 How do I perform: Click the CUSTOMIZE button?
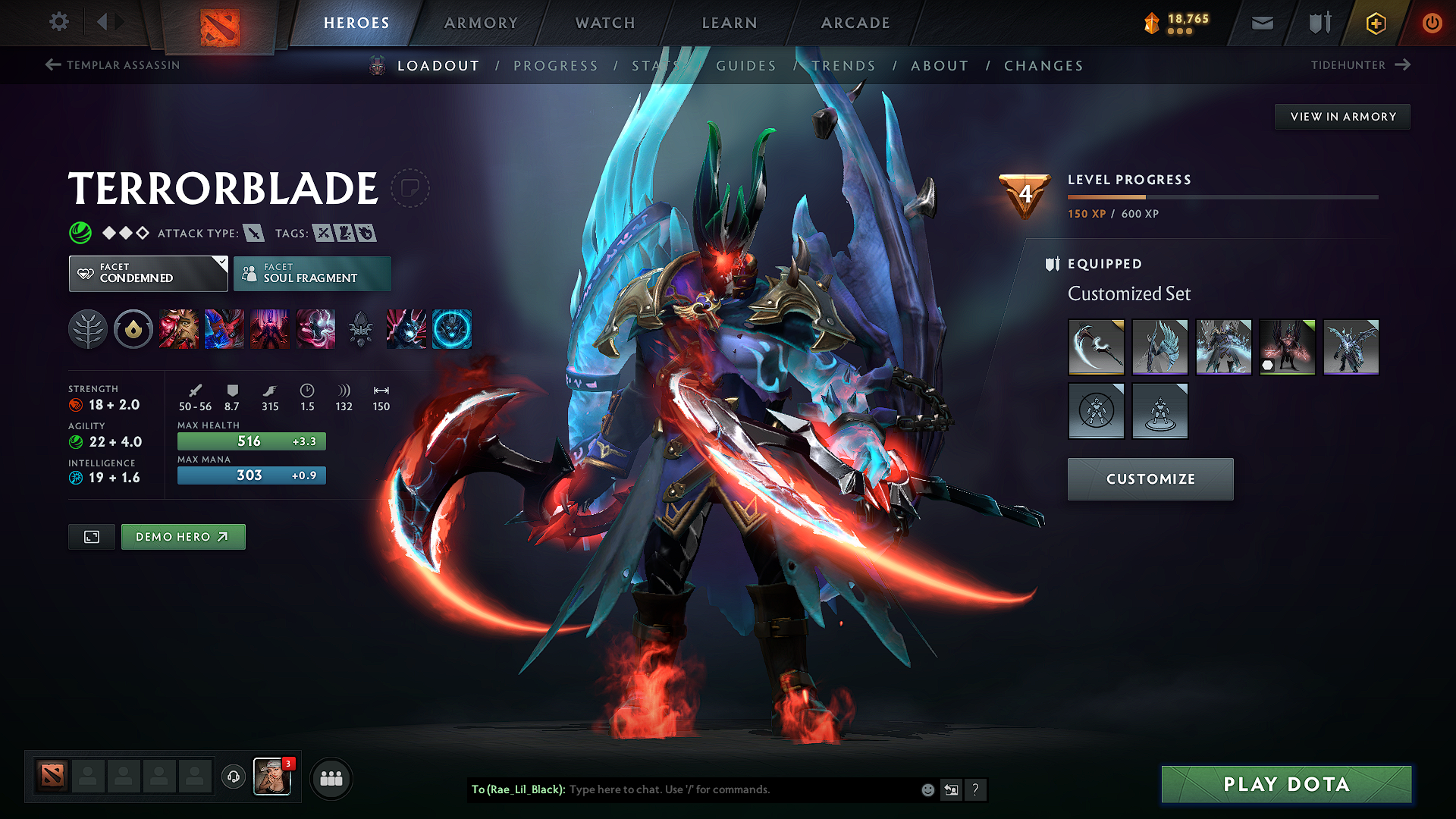(1150, 479)
